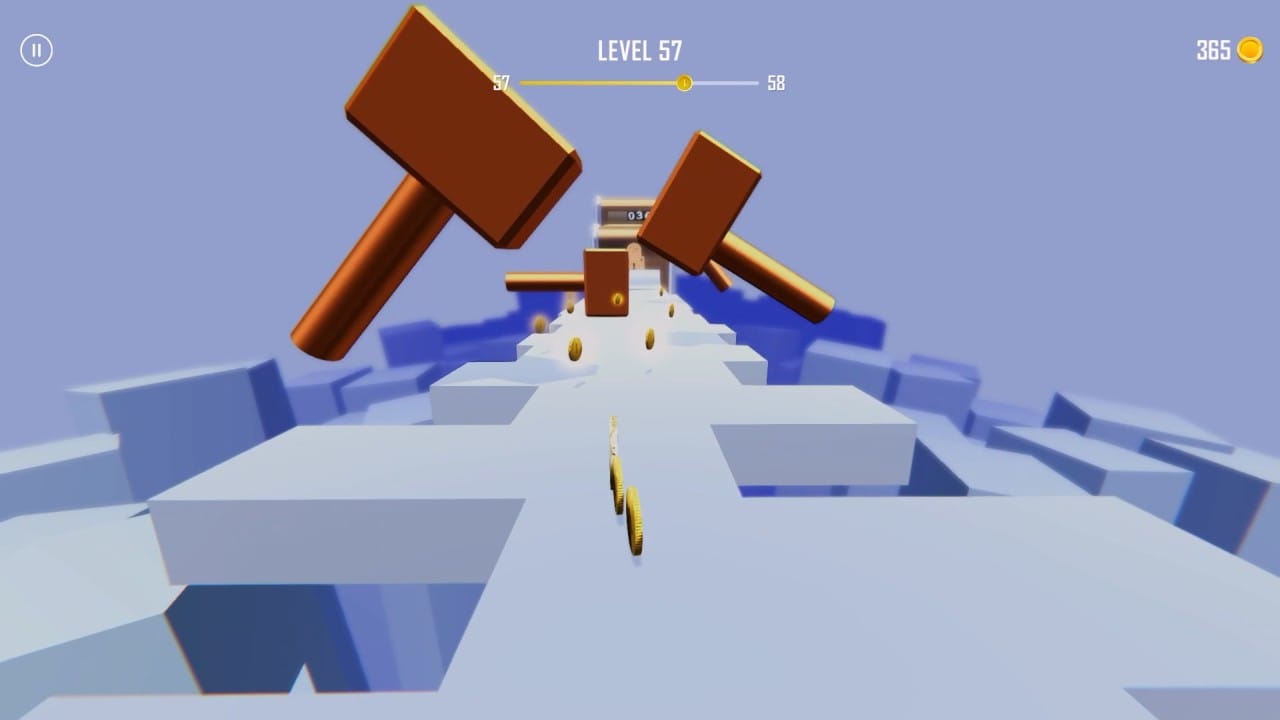1280x720 pixels.
Task: Click the 57 label on the progress bar
Action: (500, 83)
